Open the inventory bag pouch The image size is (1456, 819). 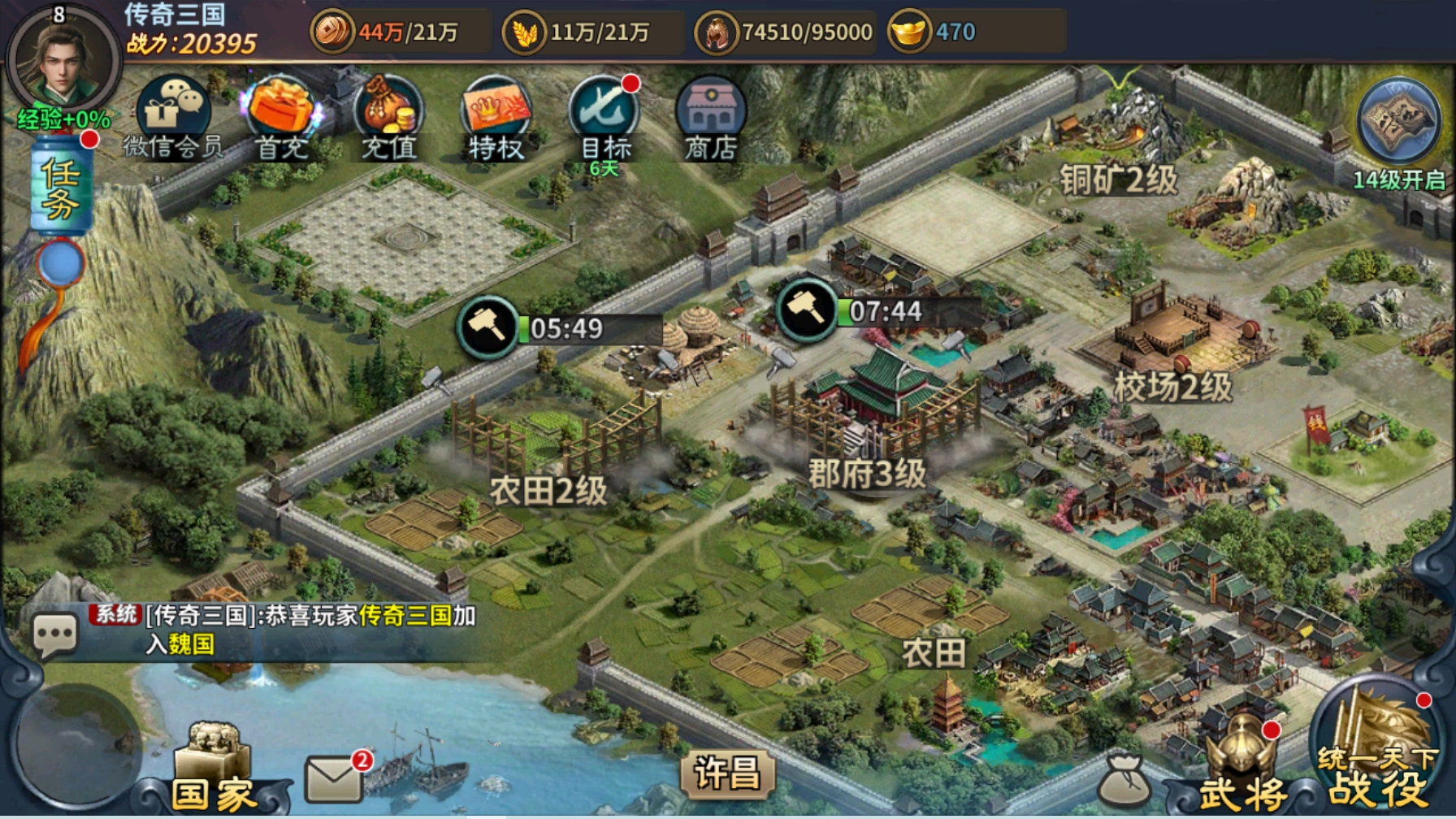pos(1123,781)
